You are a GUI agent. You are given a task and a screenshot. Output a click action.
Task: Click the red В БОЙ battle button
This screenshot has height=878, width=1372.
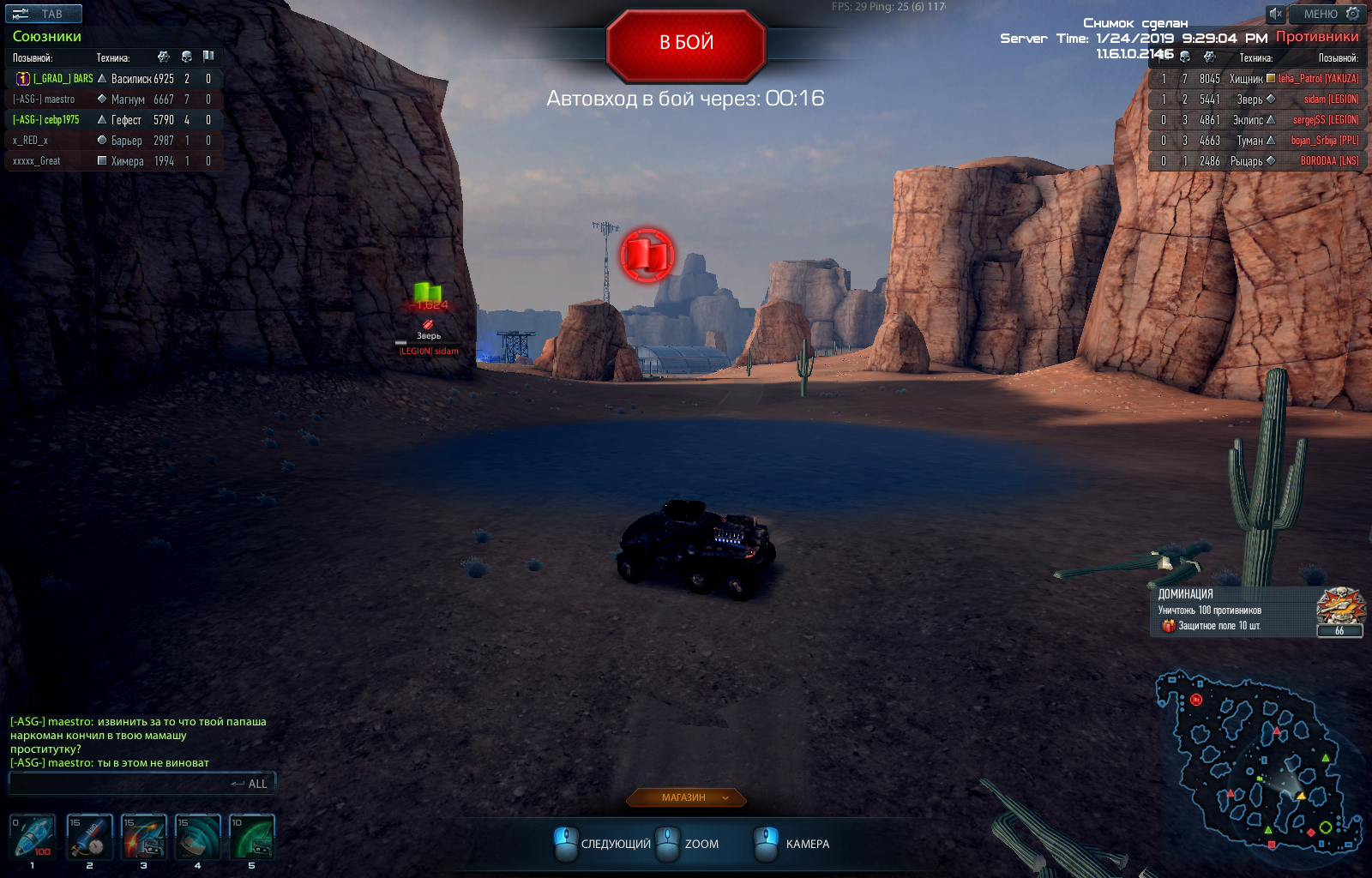point(686,43)
